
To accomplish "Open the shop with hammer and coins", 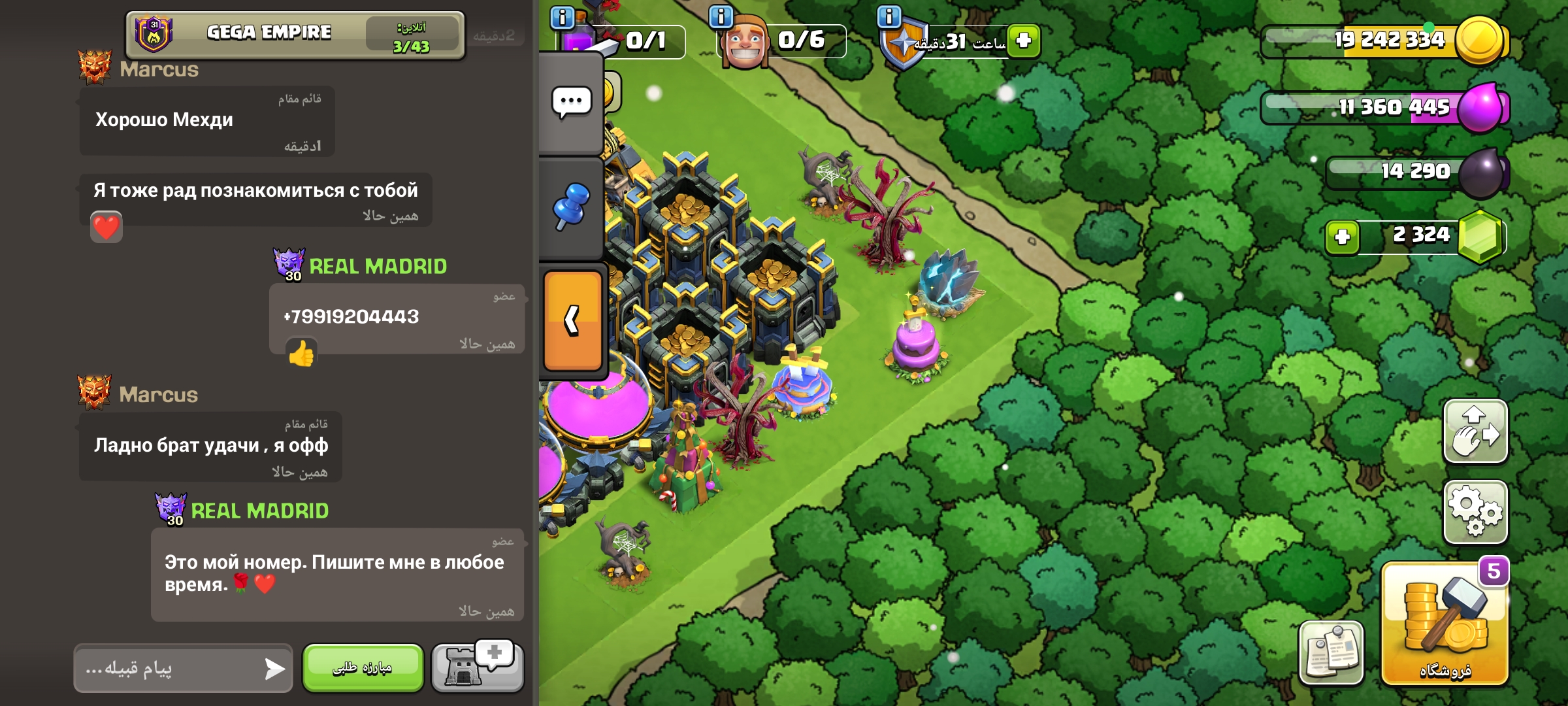I will click(x=1445, y=624).
